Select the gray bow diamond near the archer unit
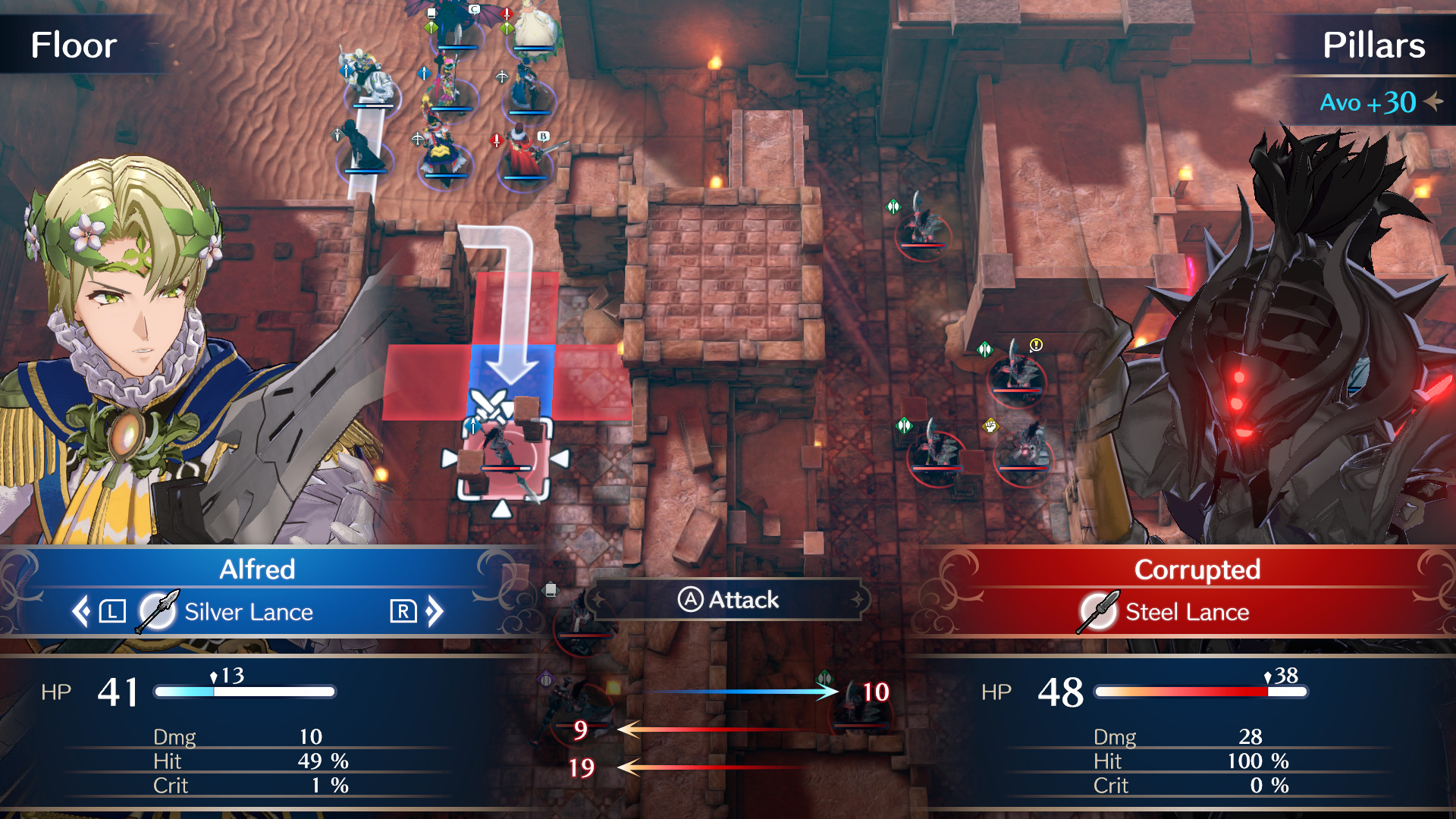The height and width of the screenshot is (819, 1456). (x=502, y=77)
